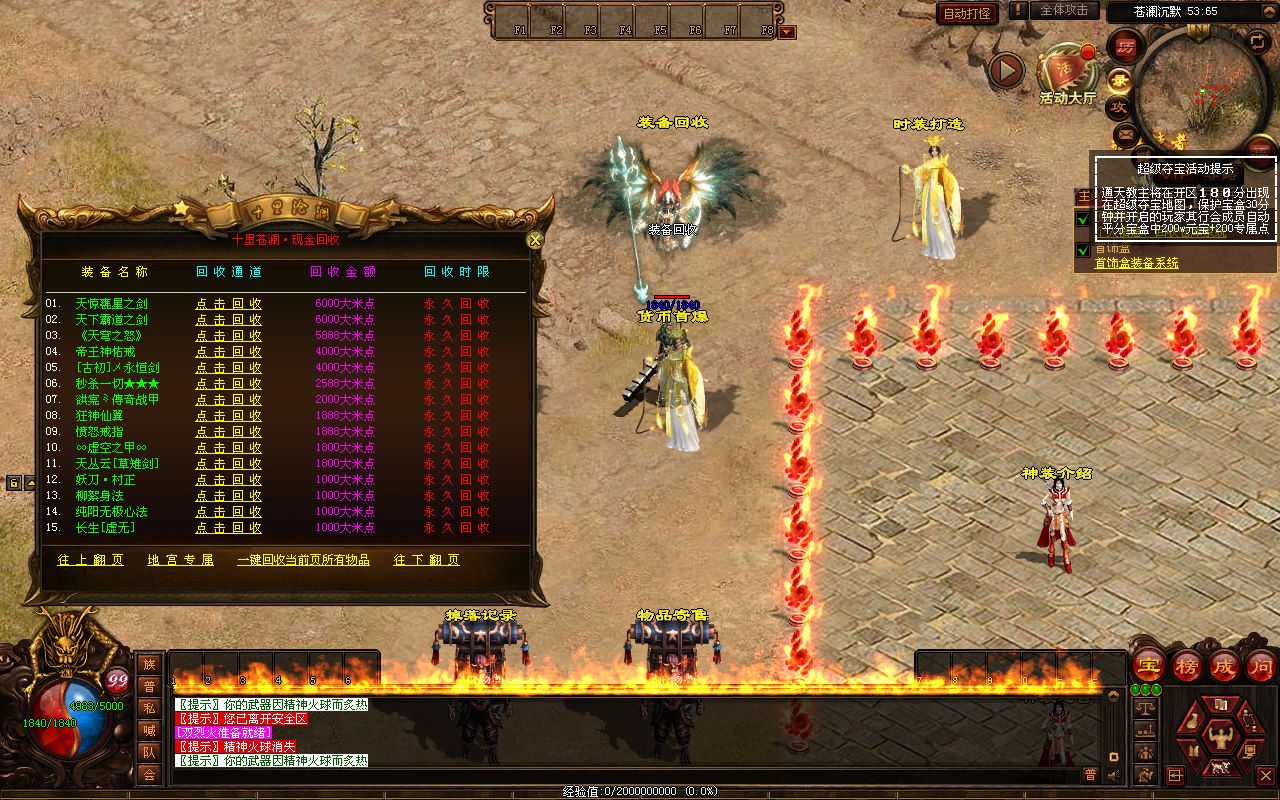Go to next page with 往下翻页
The width and height of the screenshot is (1280, 800).
click(427, 560)
